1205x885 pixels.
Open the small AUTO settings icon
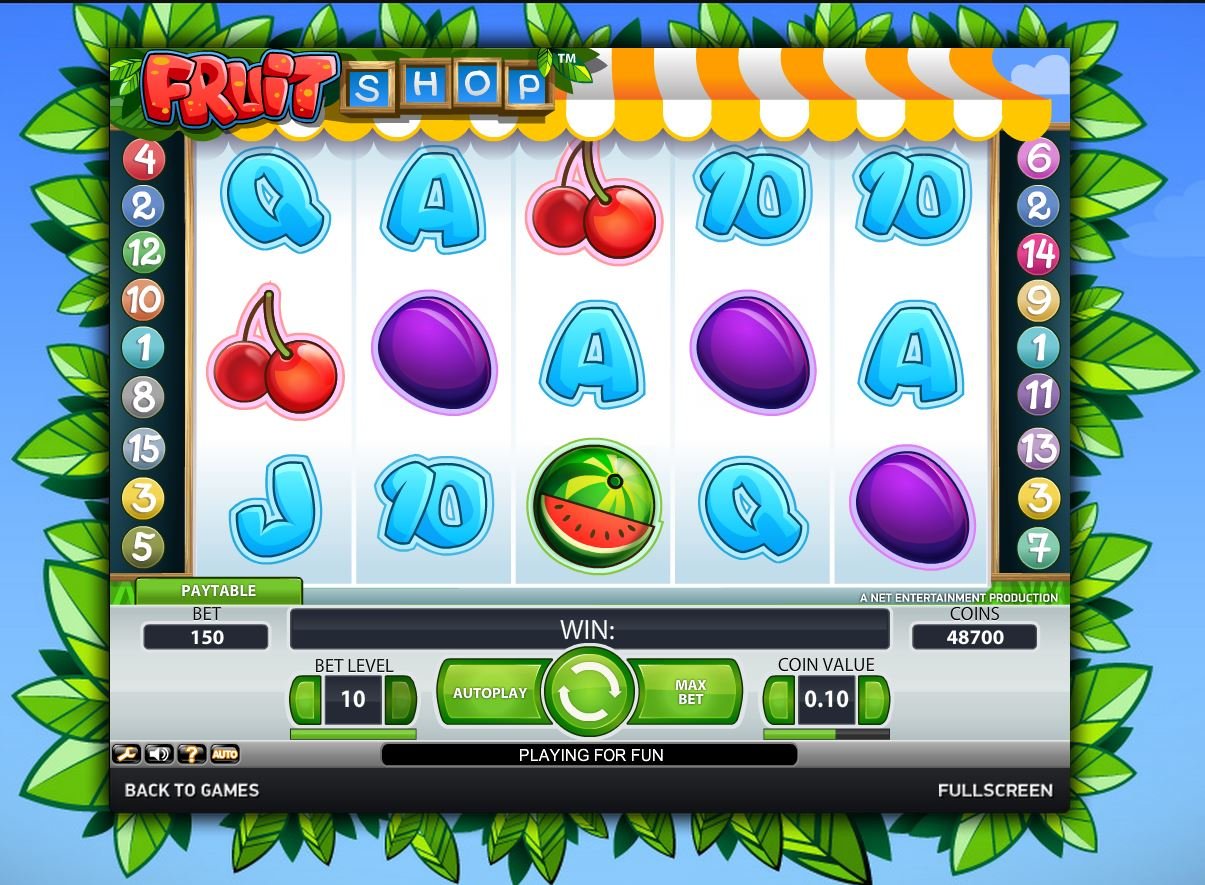[x=225, y=754]
